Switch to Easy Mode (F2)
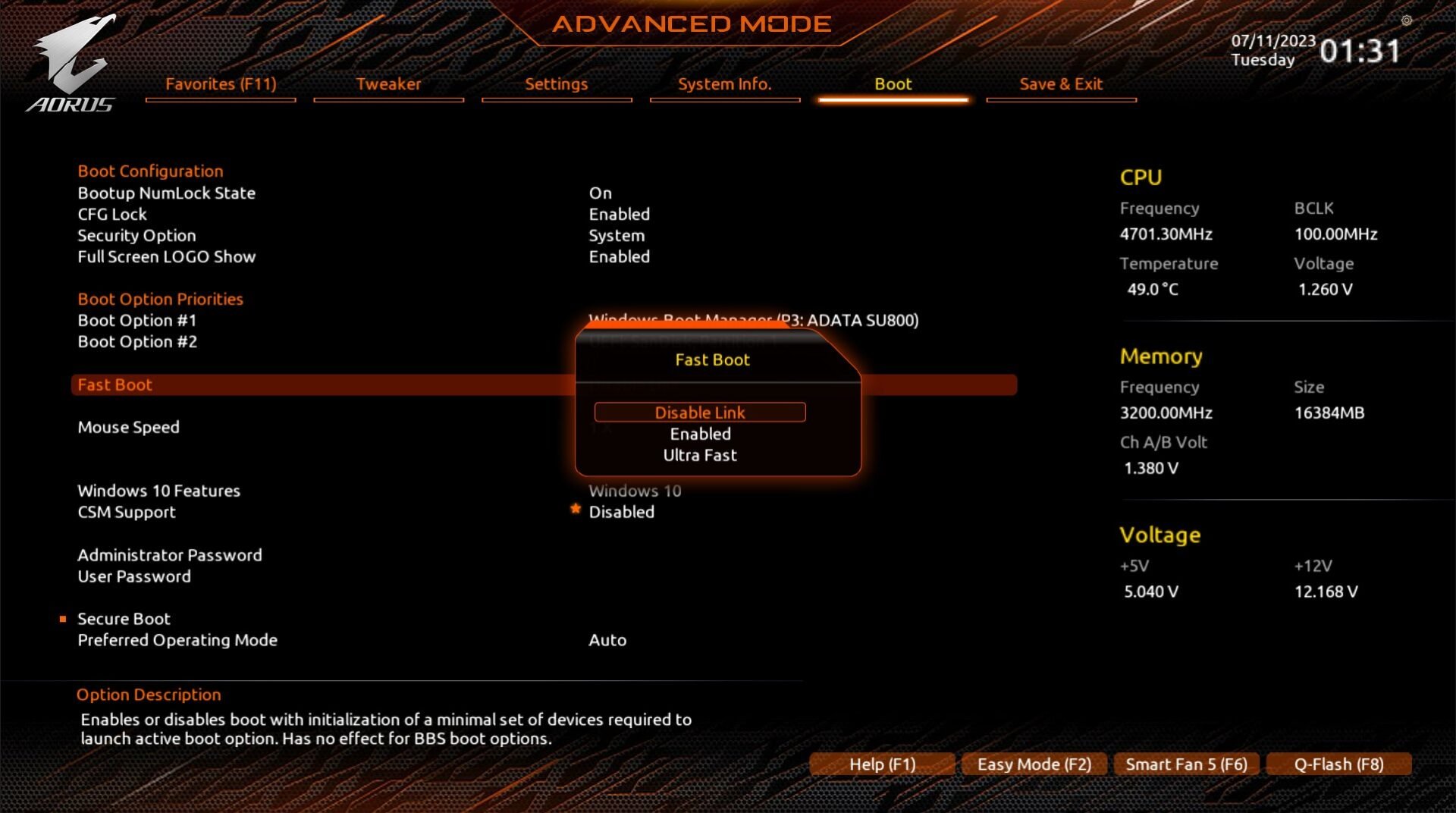The height and width of the screenshot is (813, 1456). point(1034,764)
